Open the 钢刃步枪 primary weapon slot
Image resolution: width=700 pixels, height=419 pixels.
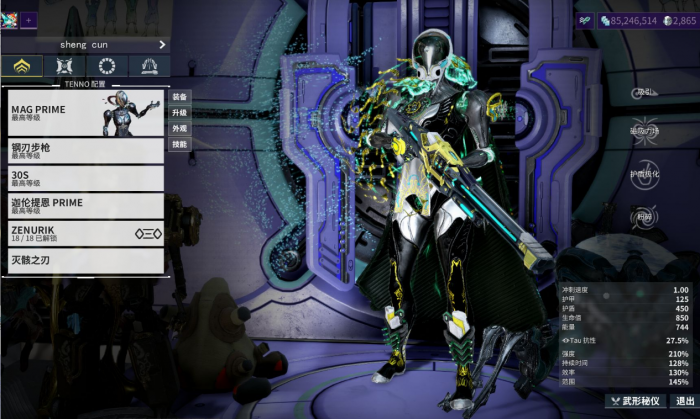83,151
